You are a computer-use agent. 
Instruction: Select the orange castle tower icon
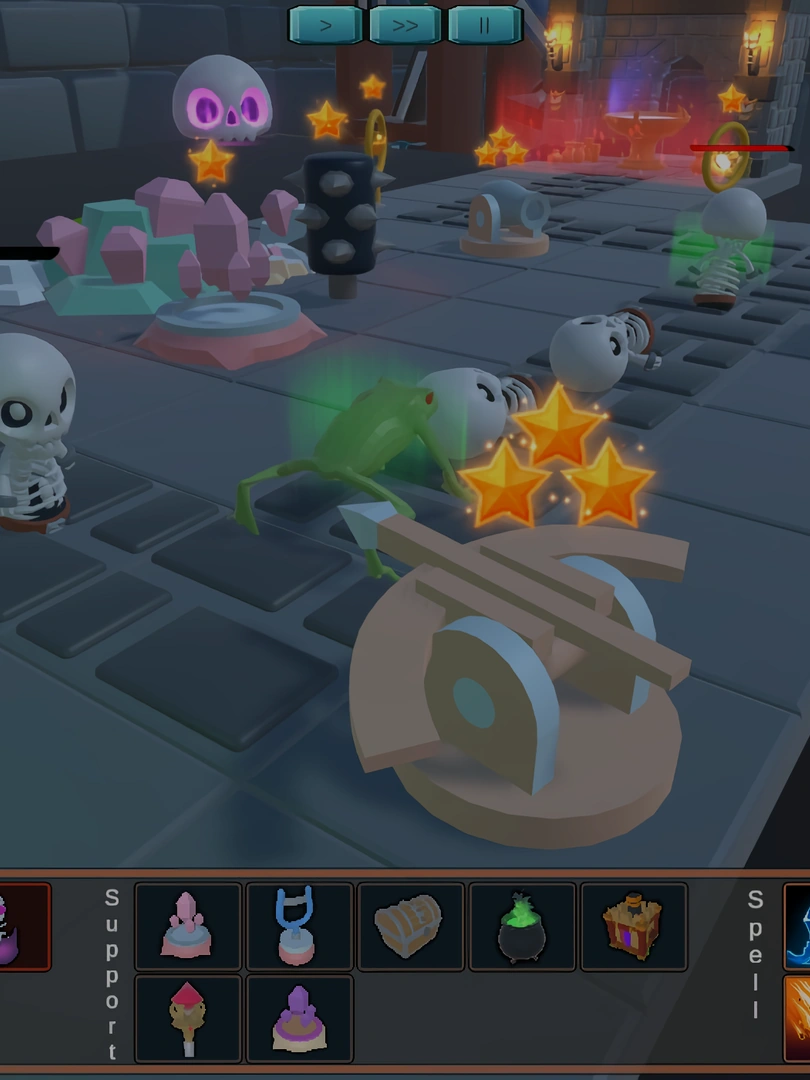coord(633,926)
